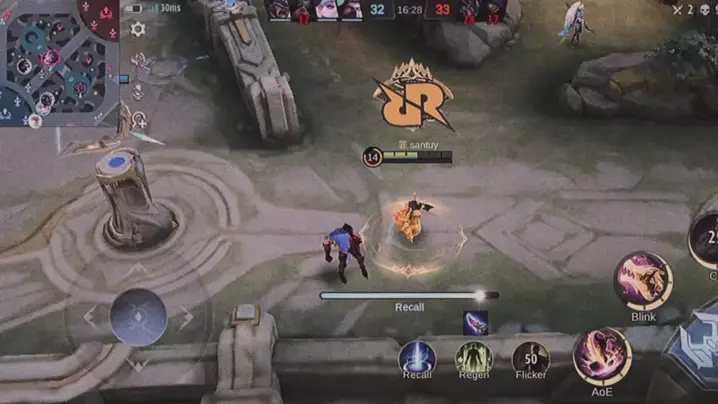This screenshot has height=404, width=718.
Task: Touch the movement joystick knob
Action: 138,317
